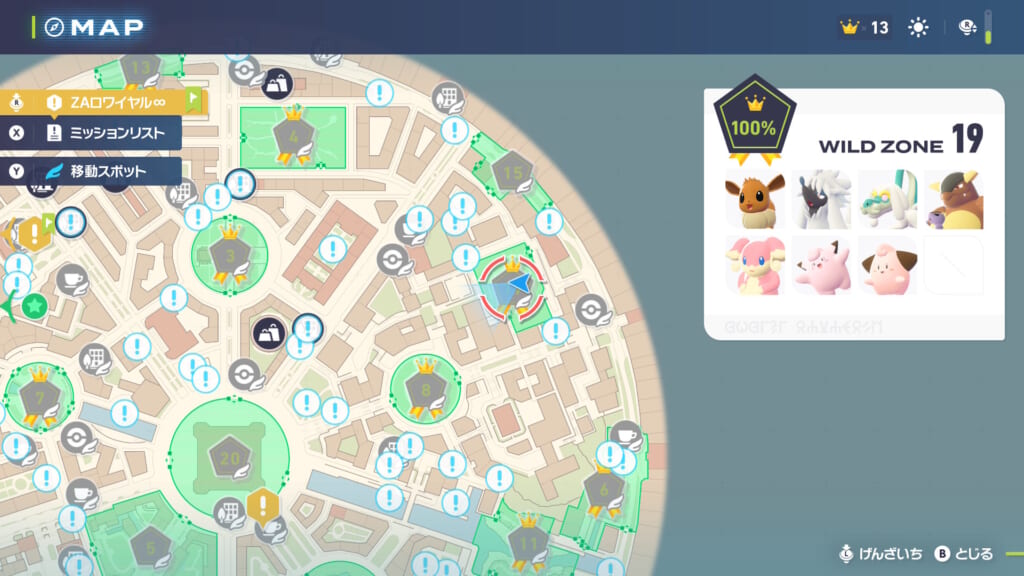The width and height of the screenshot is (1024, 576).
Task: Select the Wild Zone 6 map marker
Action: 604,487
